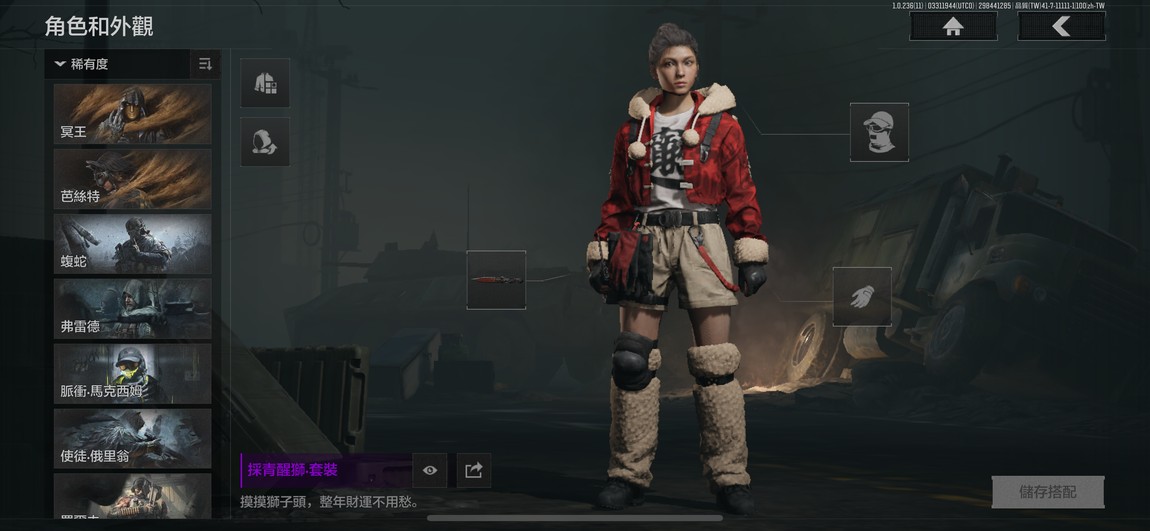Open the 稀有度 rarity sort dropdown
Viewport: 1150px width, 531px height.
(116, 64)
